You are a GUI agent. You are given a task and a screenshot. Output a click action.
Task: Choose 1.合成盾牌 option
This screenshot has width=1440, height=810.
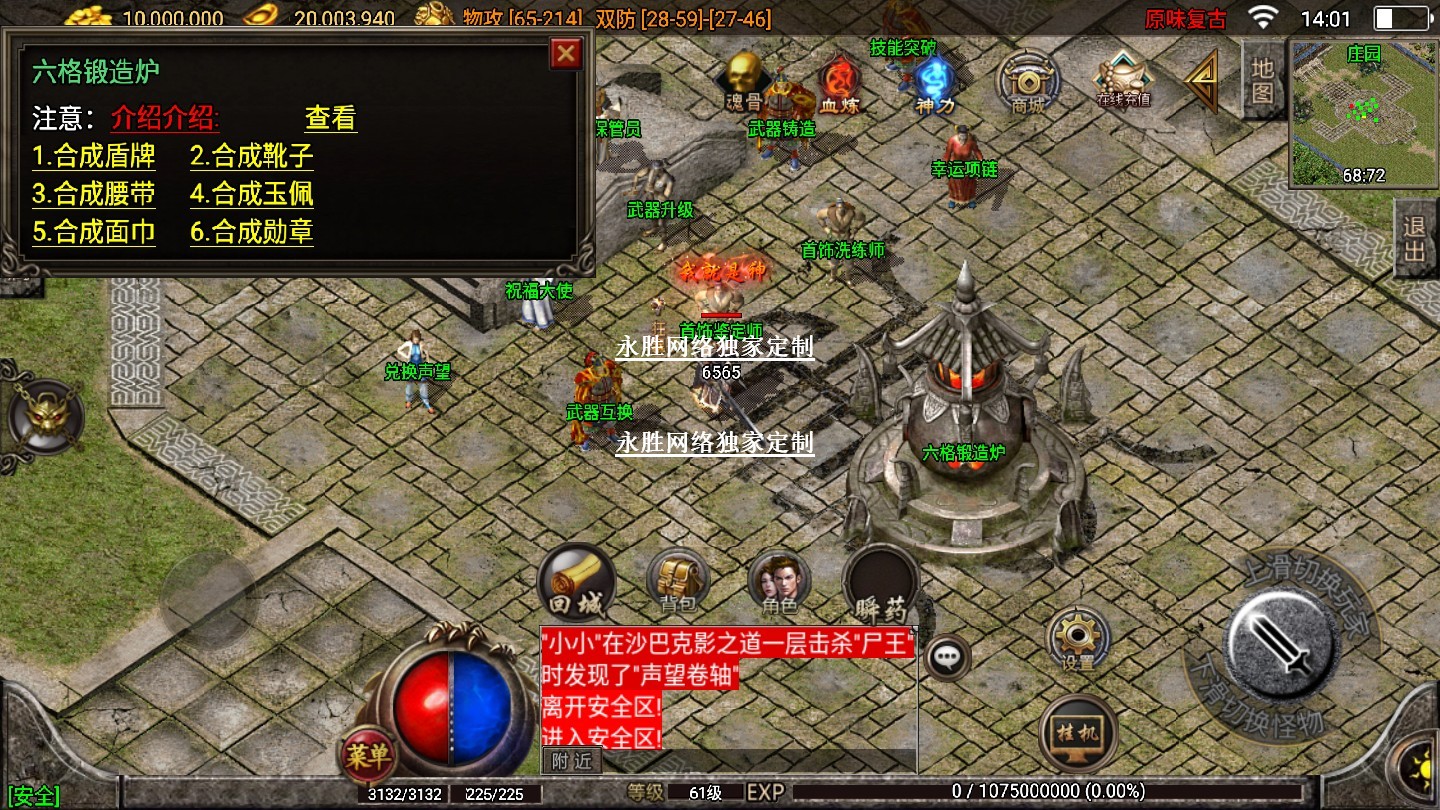[x=94, y=156]
